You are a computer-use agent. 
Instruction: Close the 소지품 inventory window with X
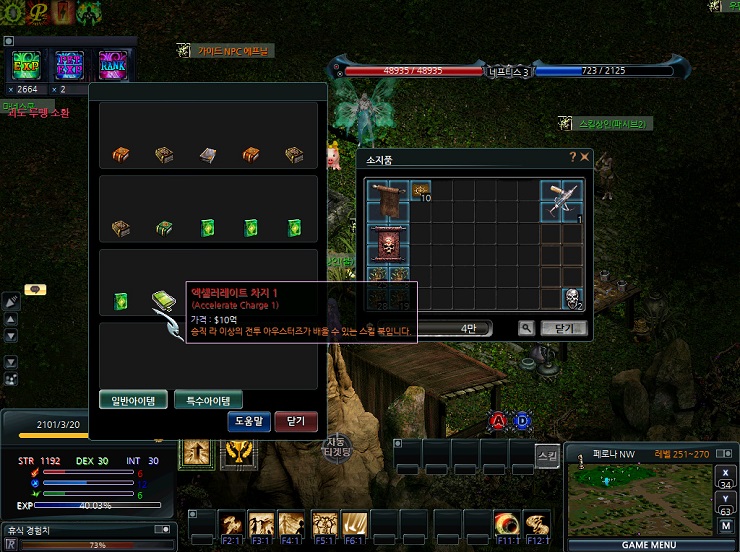[584, 157]
